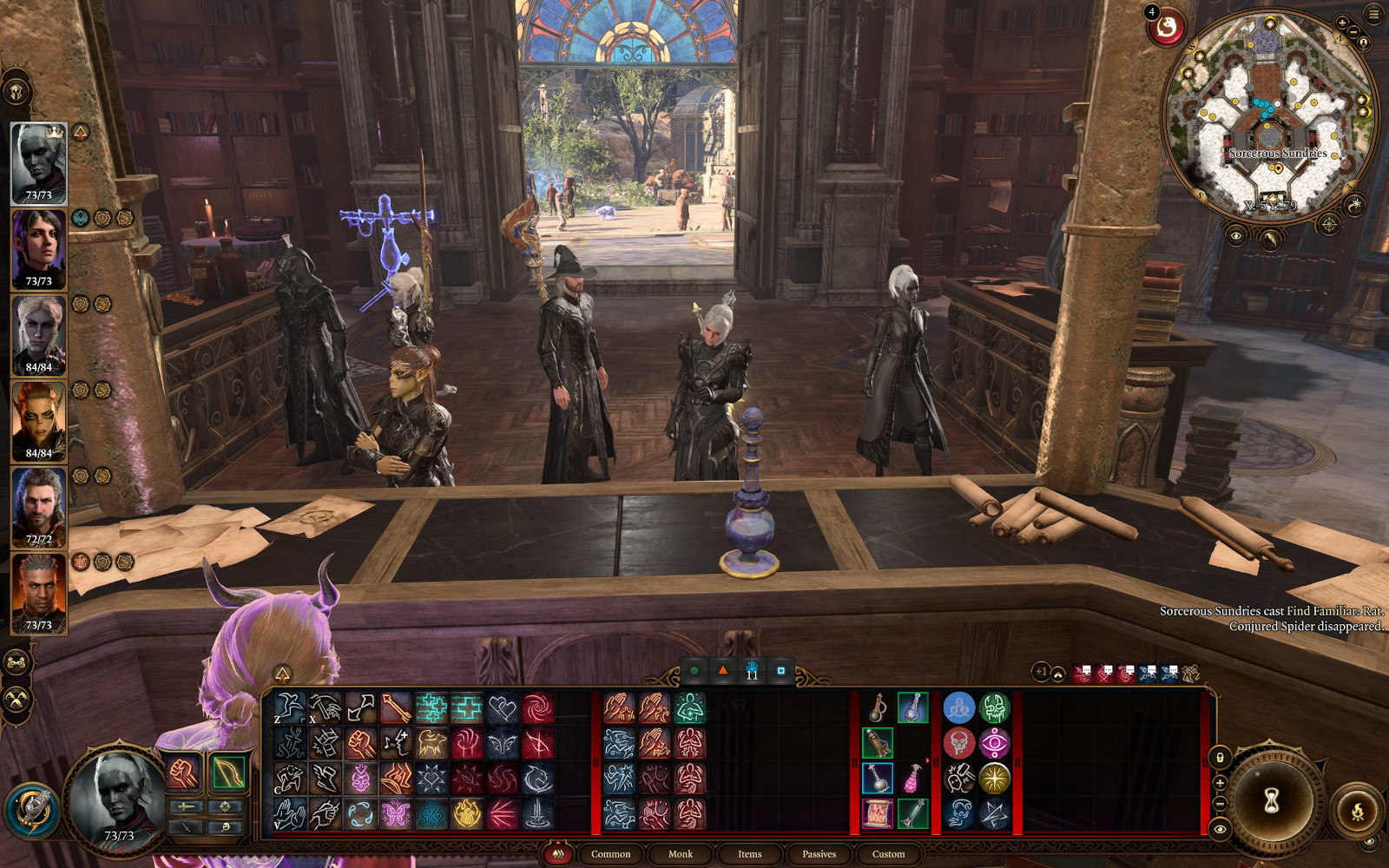The width and height of the screenshot is (1389, 868).
Task: Click the end turn hourglass button
Action: [1272, 801]
